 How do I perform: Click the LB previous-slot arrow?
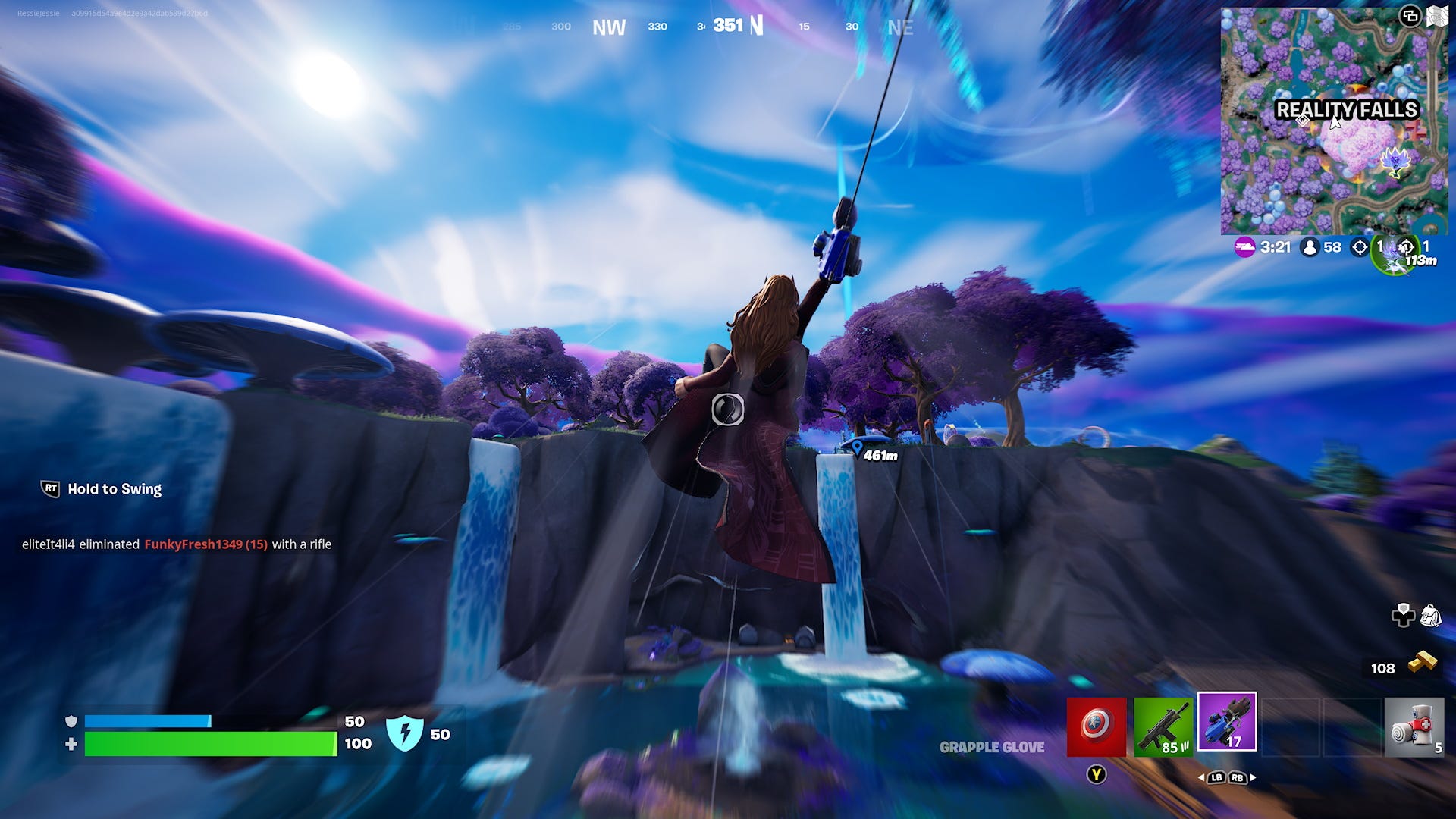(x=1216, y=778)
